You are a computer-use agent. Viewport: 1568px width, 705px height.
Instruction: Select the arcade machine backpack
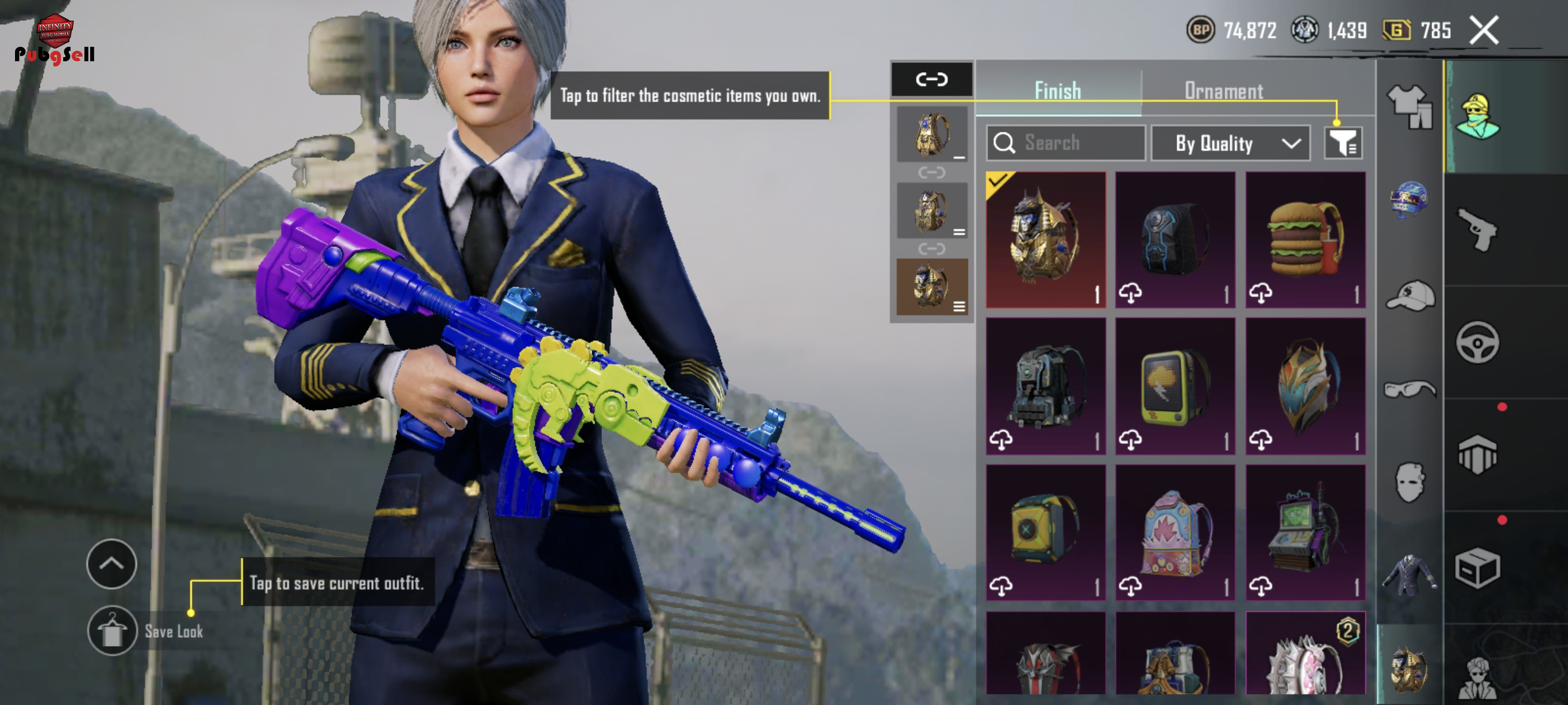click(x=1305, y=533)
